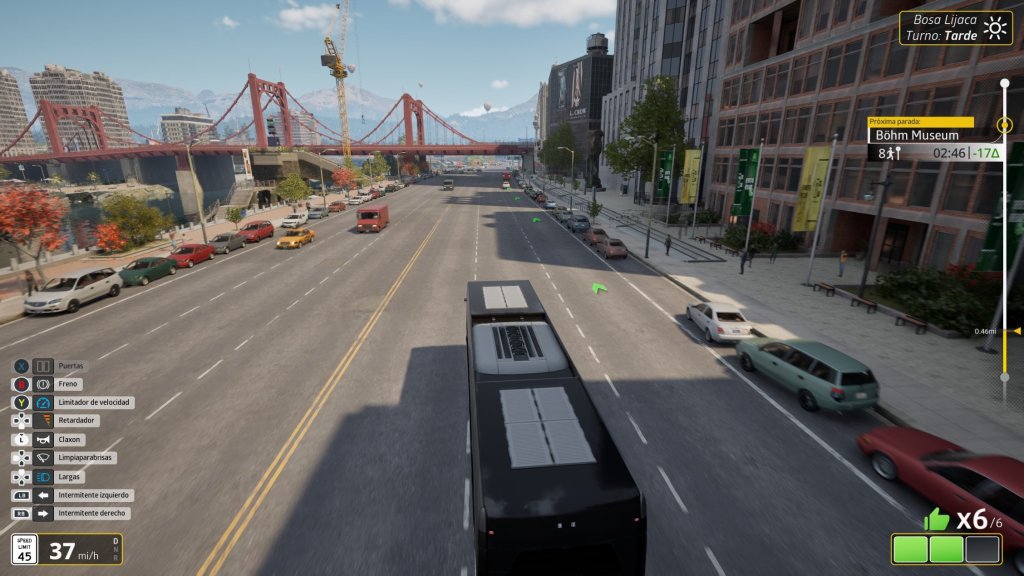Switch on the Largas high-beam icon

pyautogui.click(x=43, y=476)
